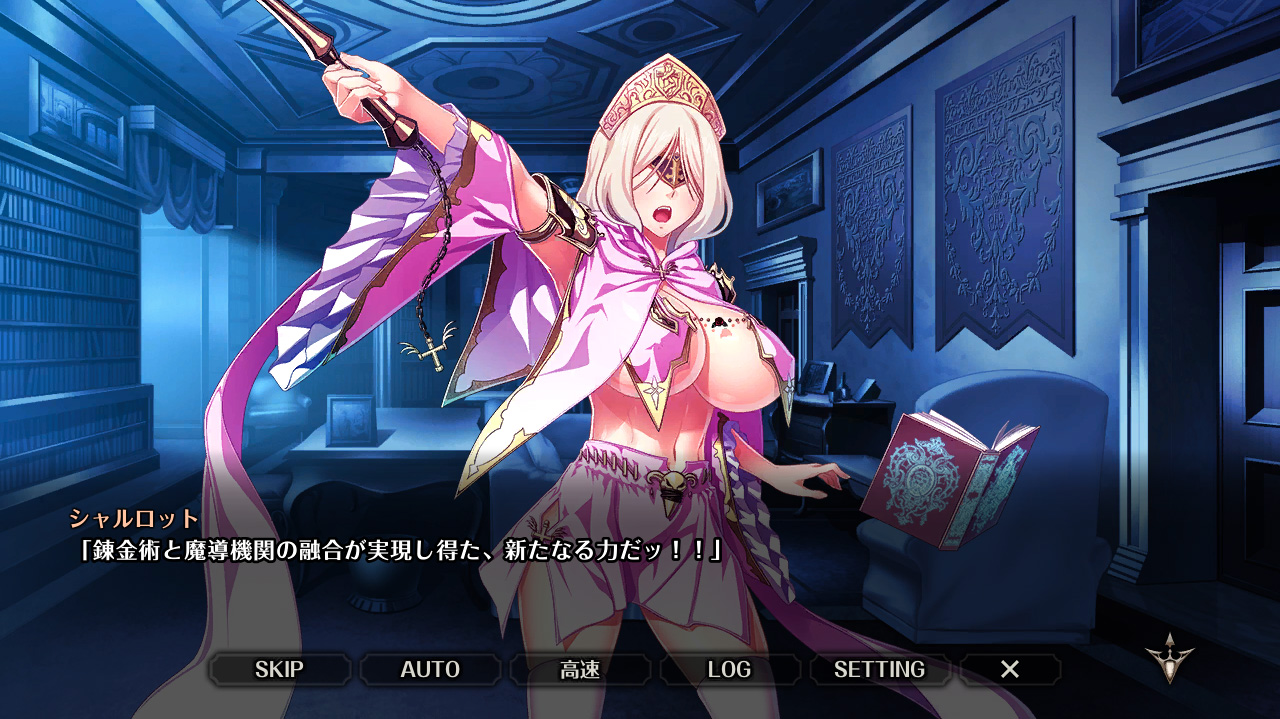Open the SETTING menu
This screenshot has width=1280, height=719.
(x=879, y=670)
